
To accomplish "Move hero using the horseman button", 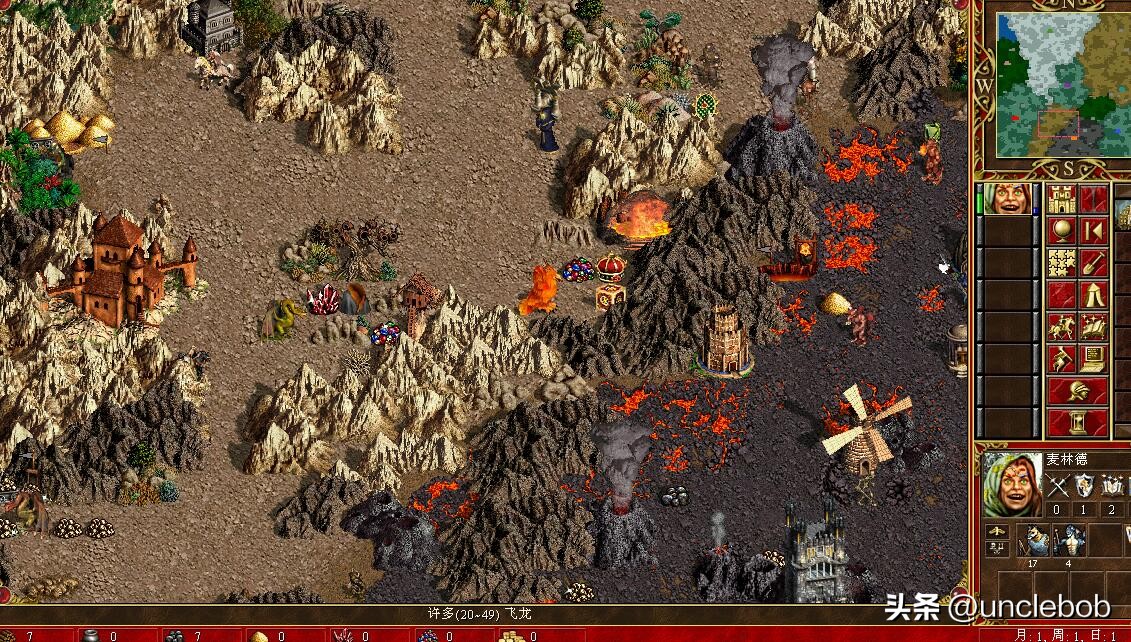I will 1062,327.
